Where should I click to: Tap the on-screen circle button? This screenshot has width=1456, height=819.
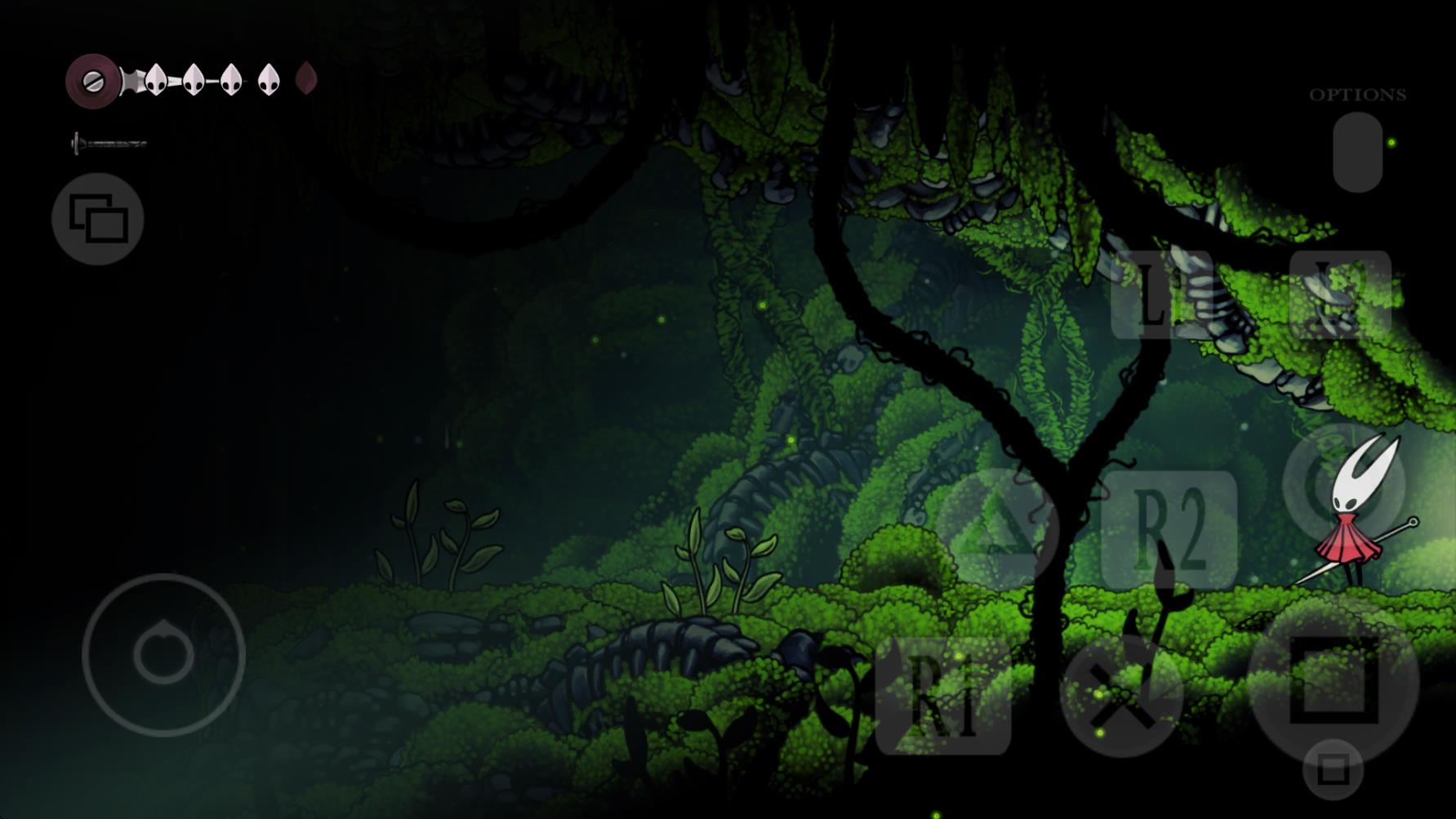1343,487
